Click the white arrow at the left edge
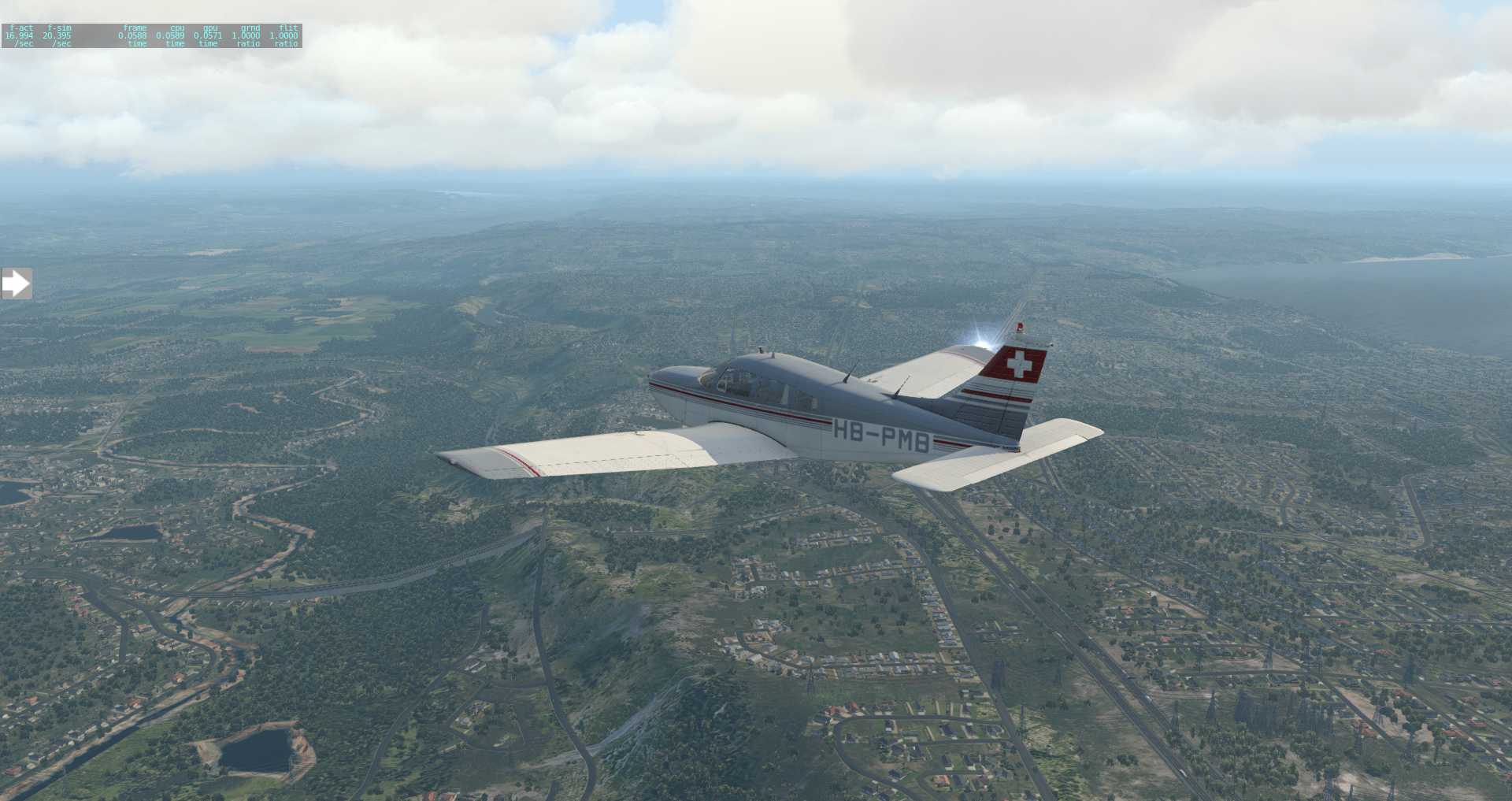The height and width of the screenshot is (801, 1512). pos(16,284)
